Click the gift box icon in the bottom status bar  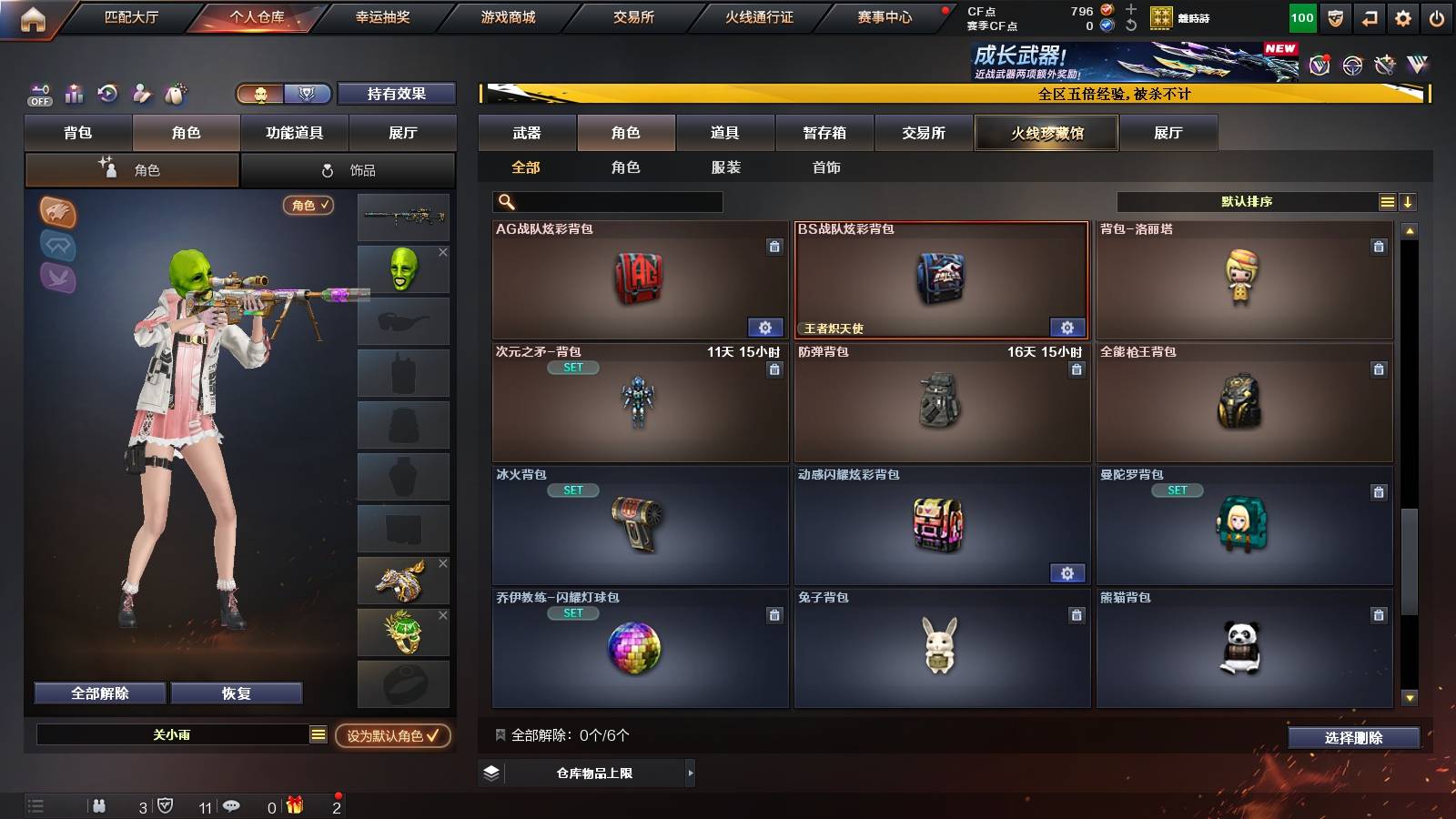[293, 804]
